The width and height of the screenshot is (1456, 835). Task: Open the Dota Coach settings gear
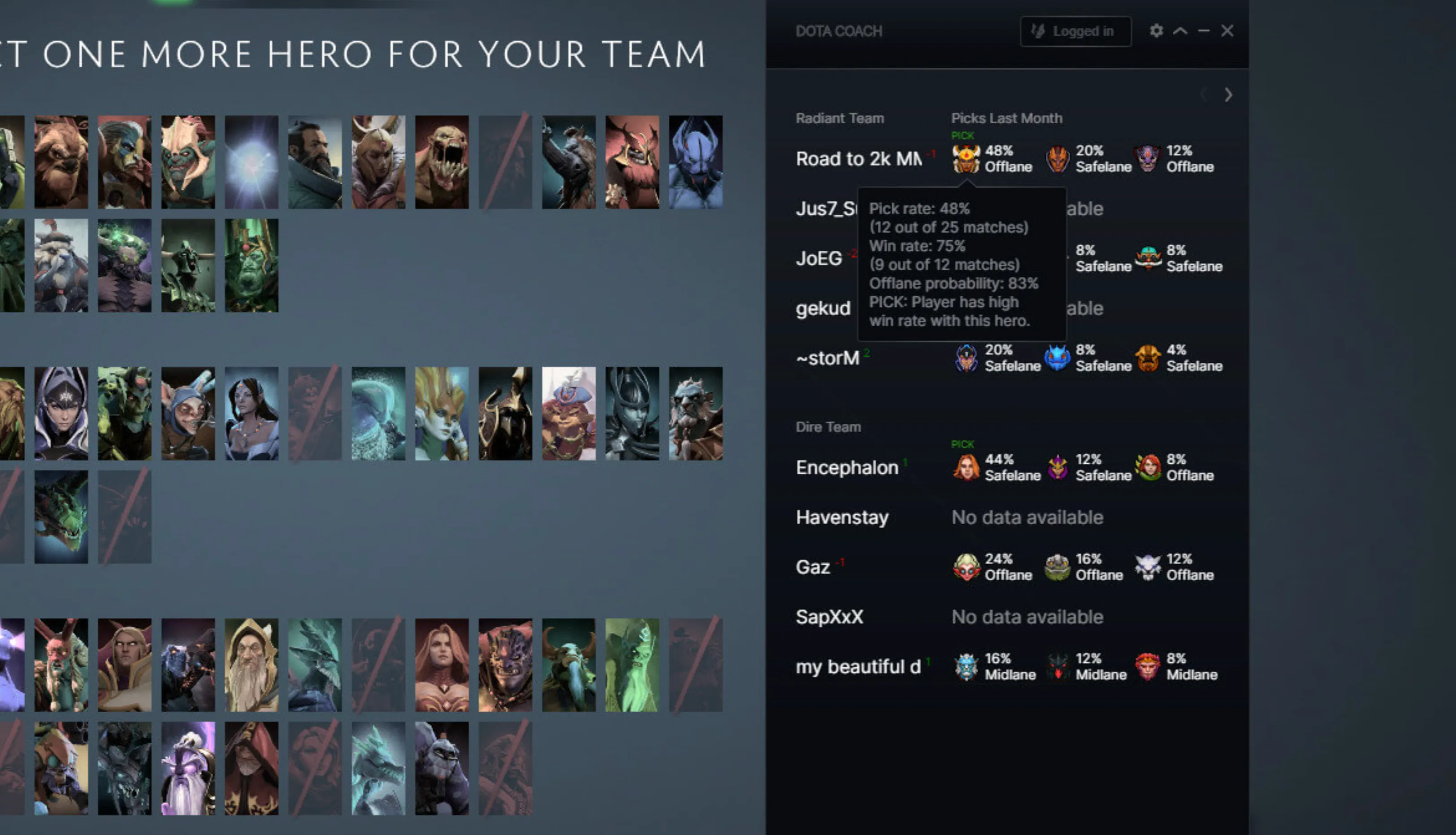(1156, 31)
